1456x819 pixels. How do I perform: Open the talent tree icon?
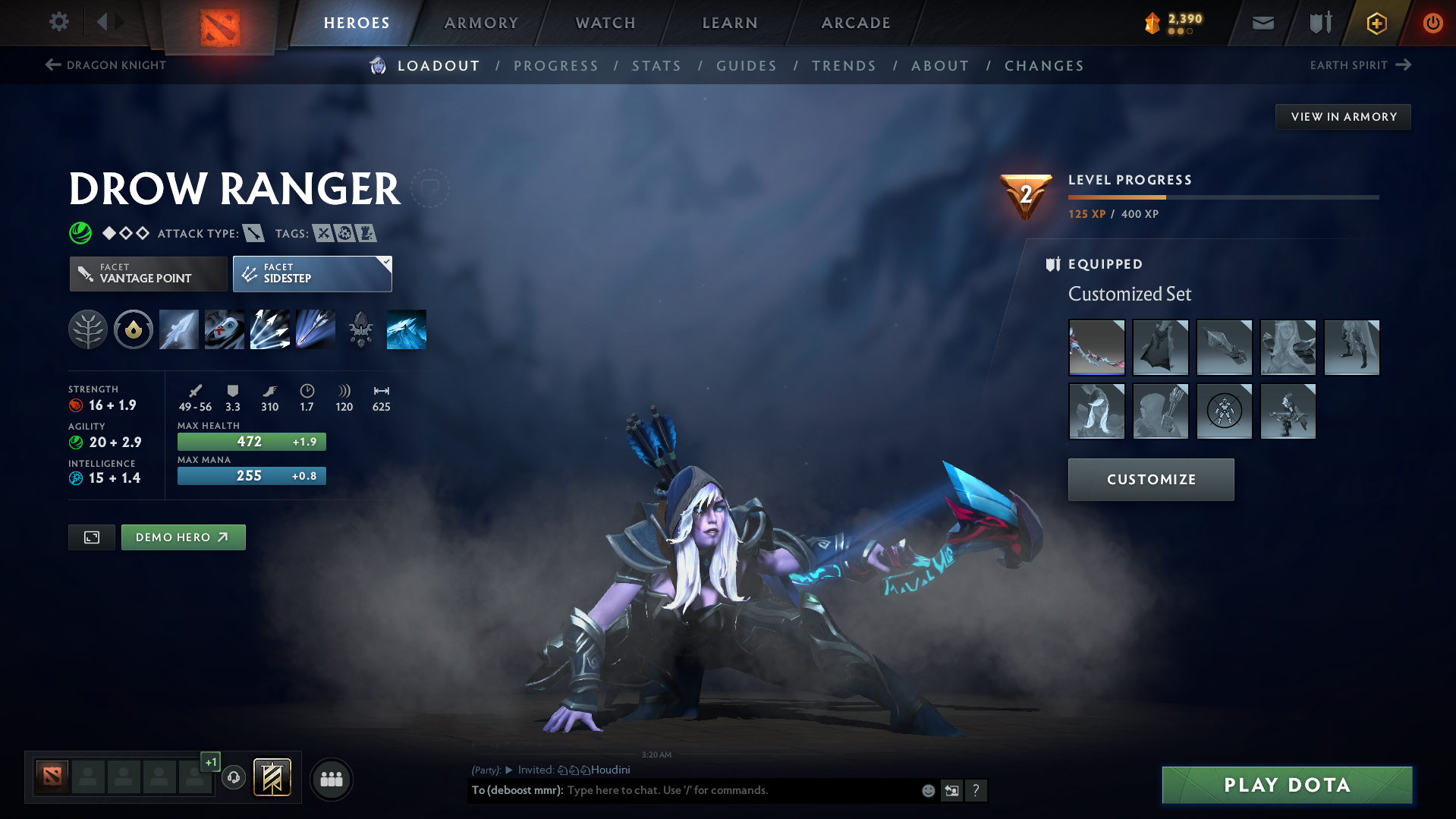pyautogui.click(x=88, y=329)
